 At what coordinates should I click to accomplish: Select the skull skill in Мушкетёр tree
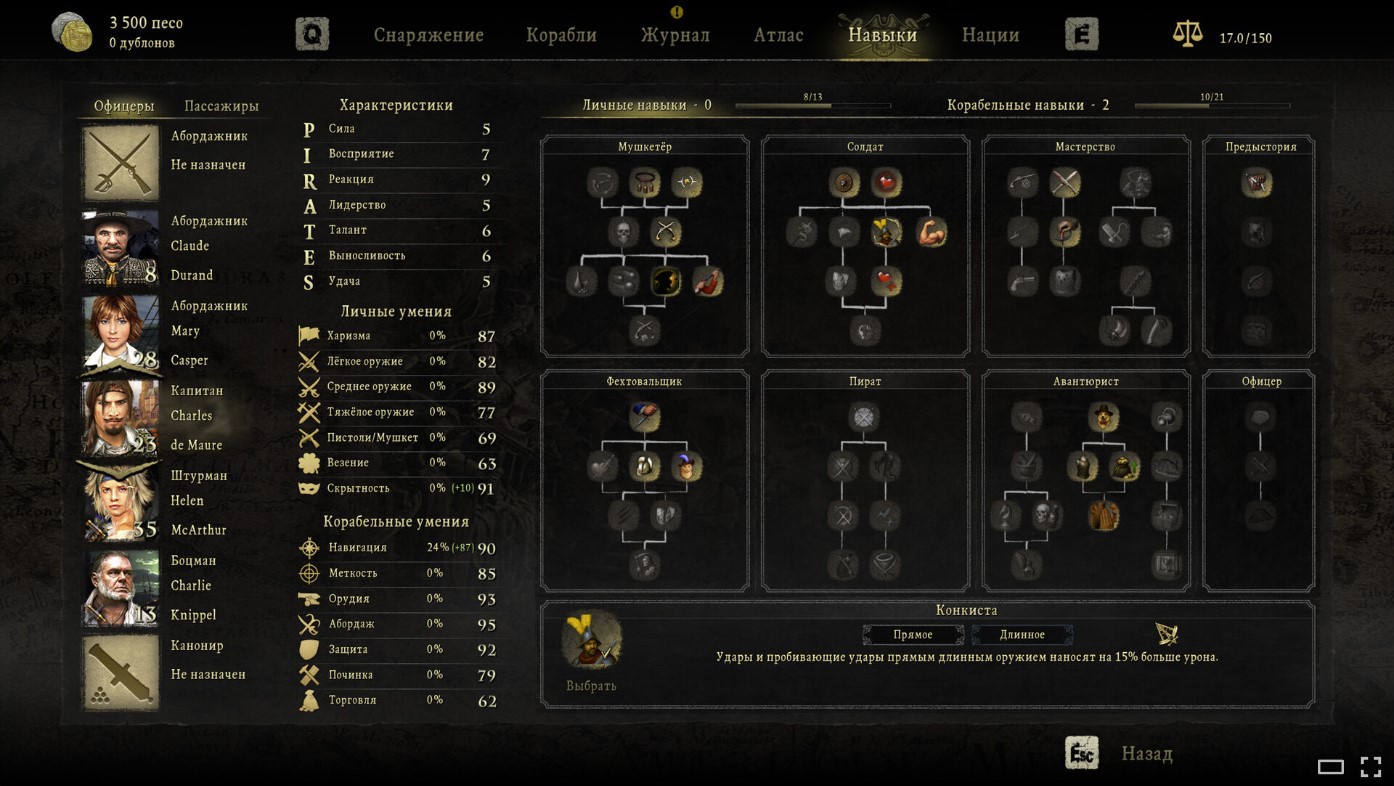[624, 232]
